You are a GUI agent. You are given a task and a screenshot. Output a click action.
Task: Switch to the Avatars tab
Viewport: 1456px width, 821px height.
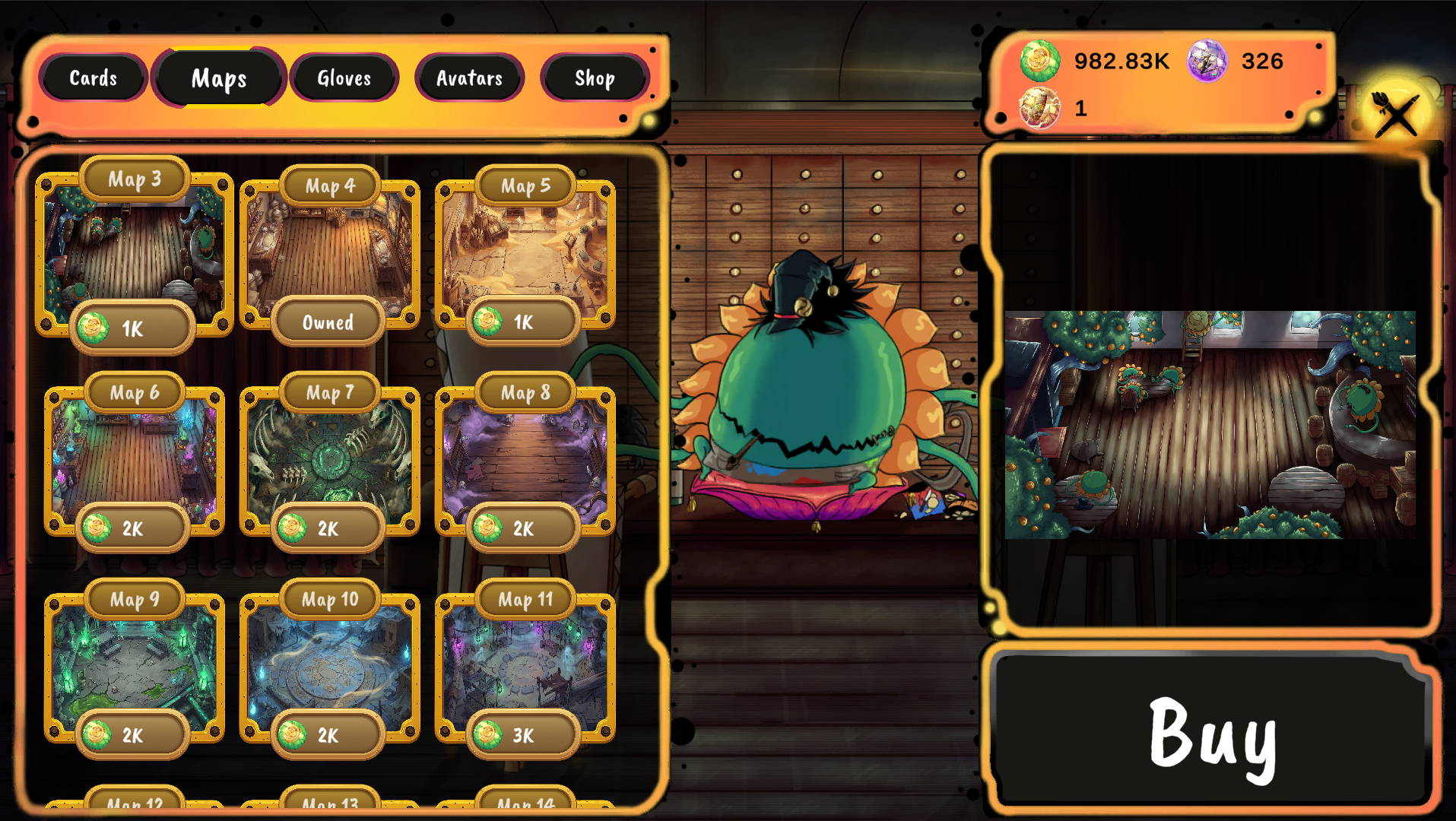[x=469, y=78]
